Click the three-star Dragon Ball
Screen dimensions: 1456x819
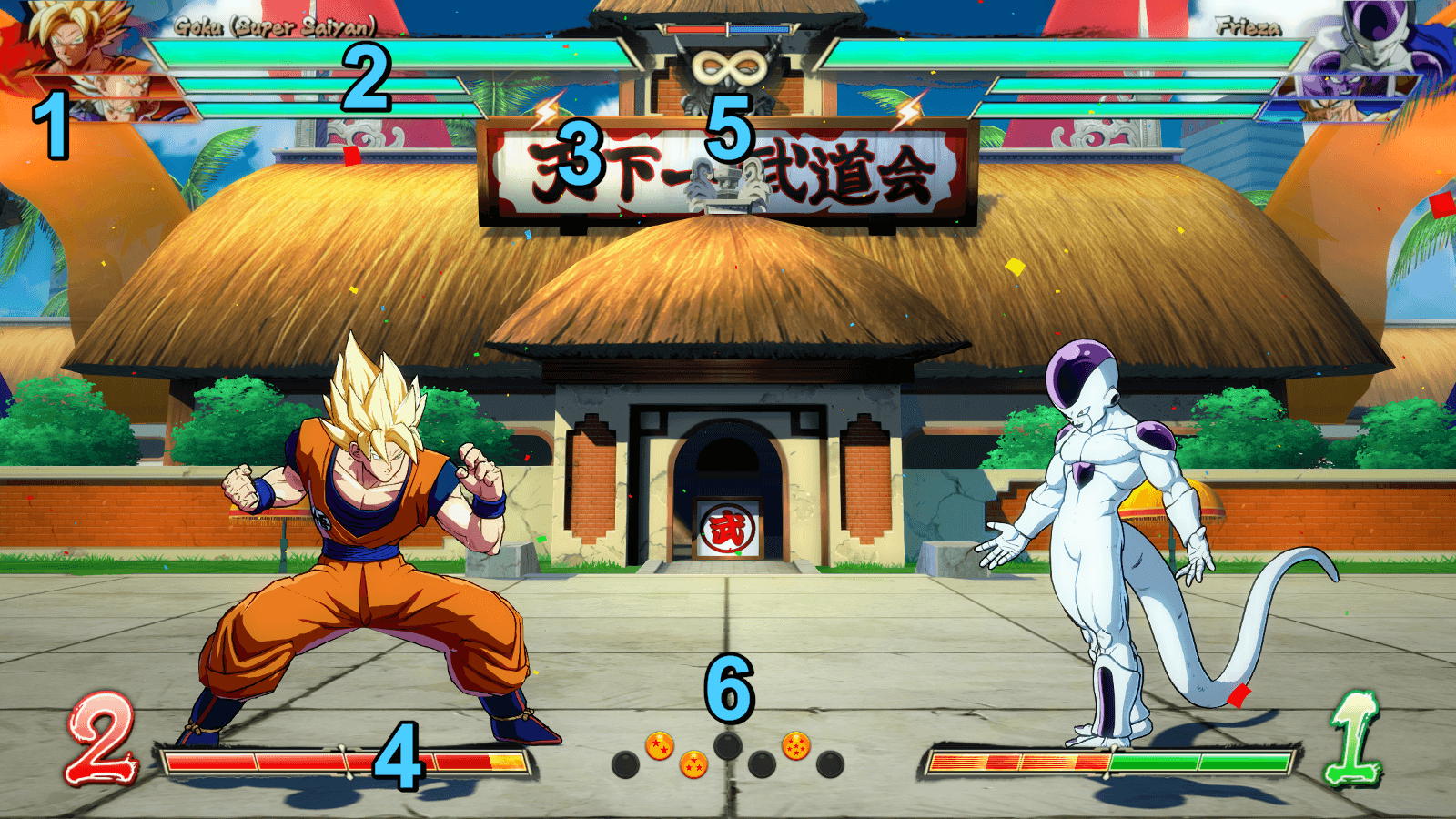(693, 764)
